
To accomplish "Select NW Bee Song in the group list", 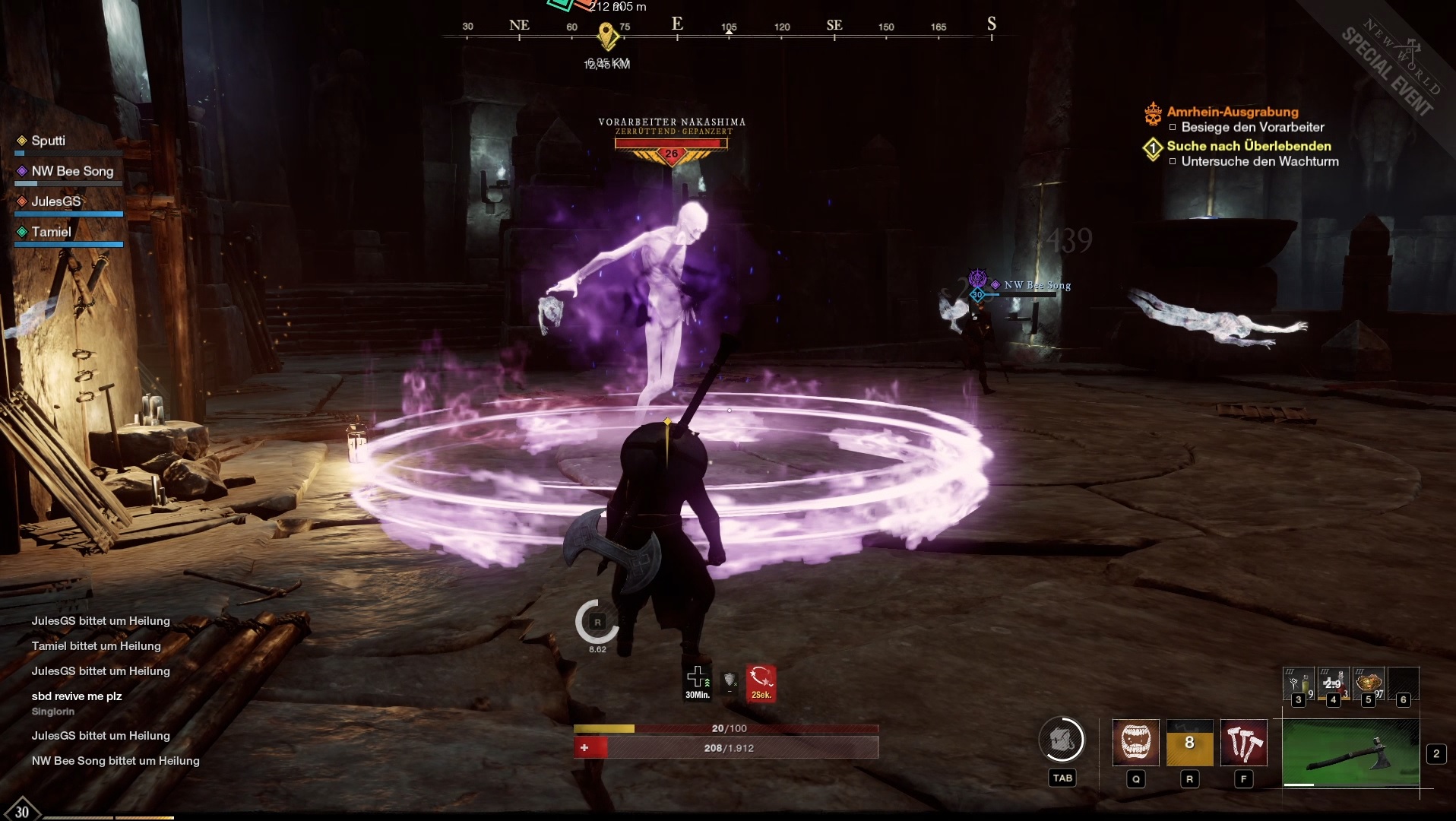I will tap(71, 171).
